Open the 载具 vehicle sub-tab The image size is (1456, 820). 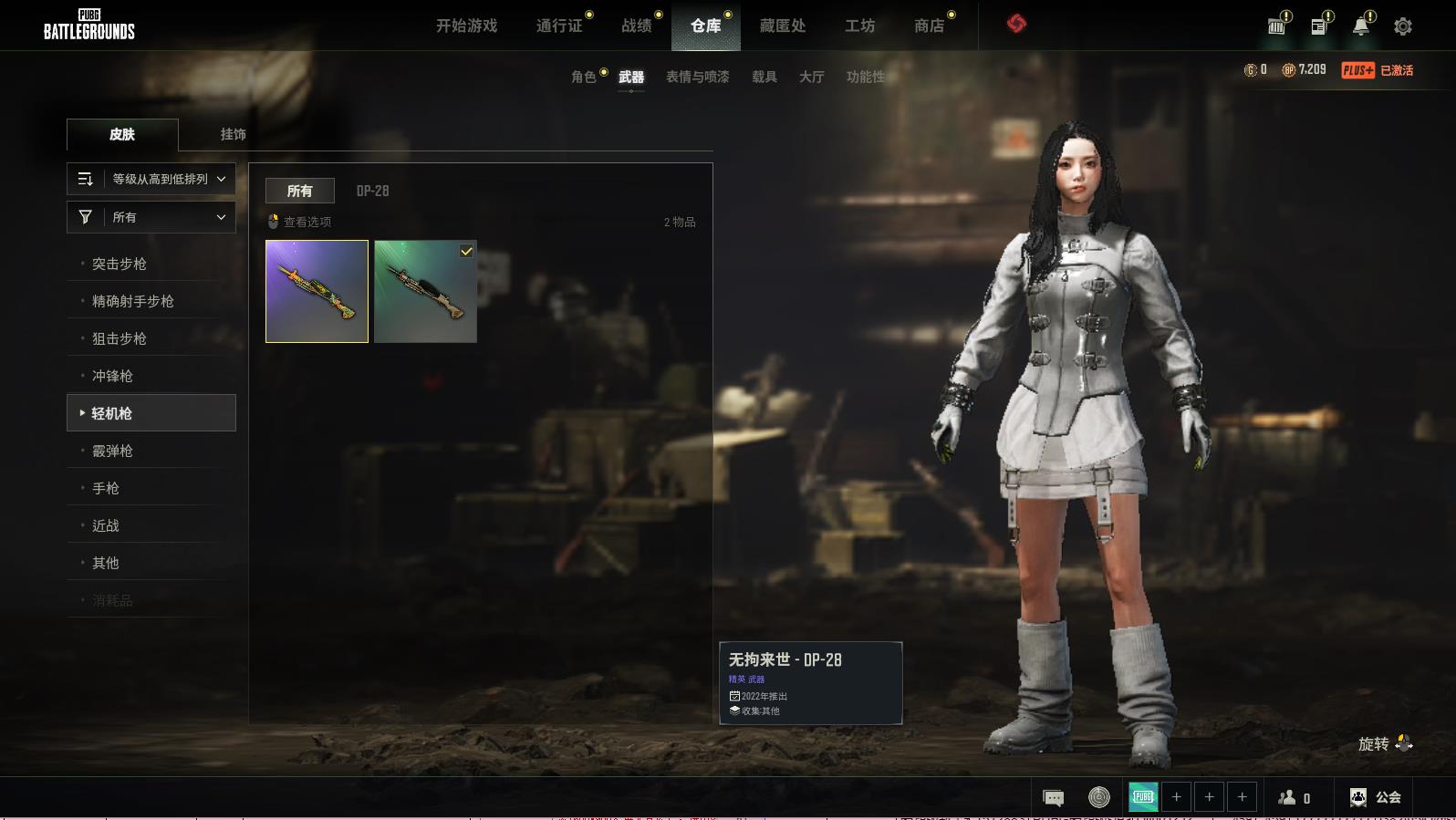click(764, 77)
